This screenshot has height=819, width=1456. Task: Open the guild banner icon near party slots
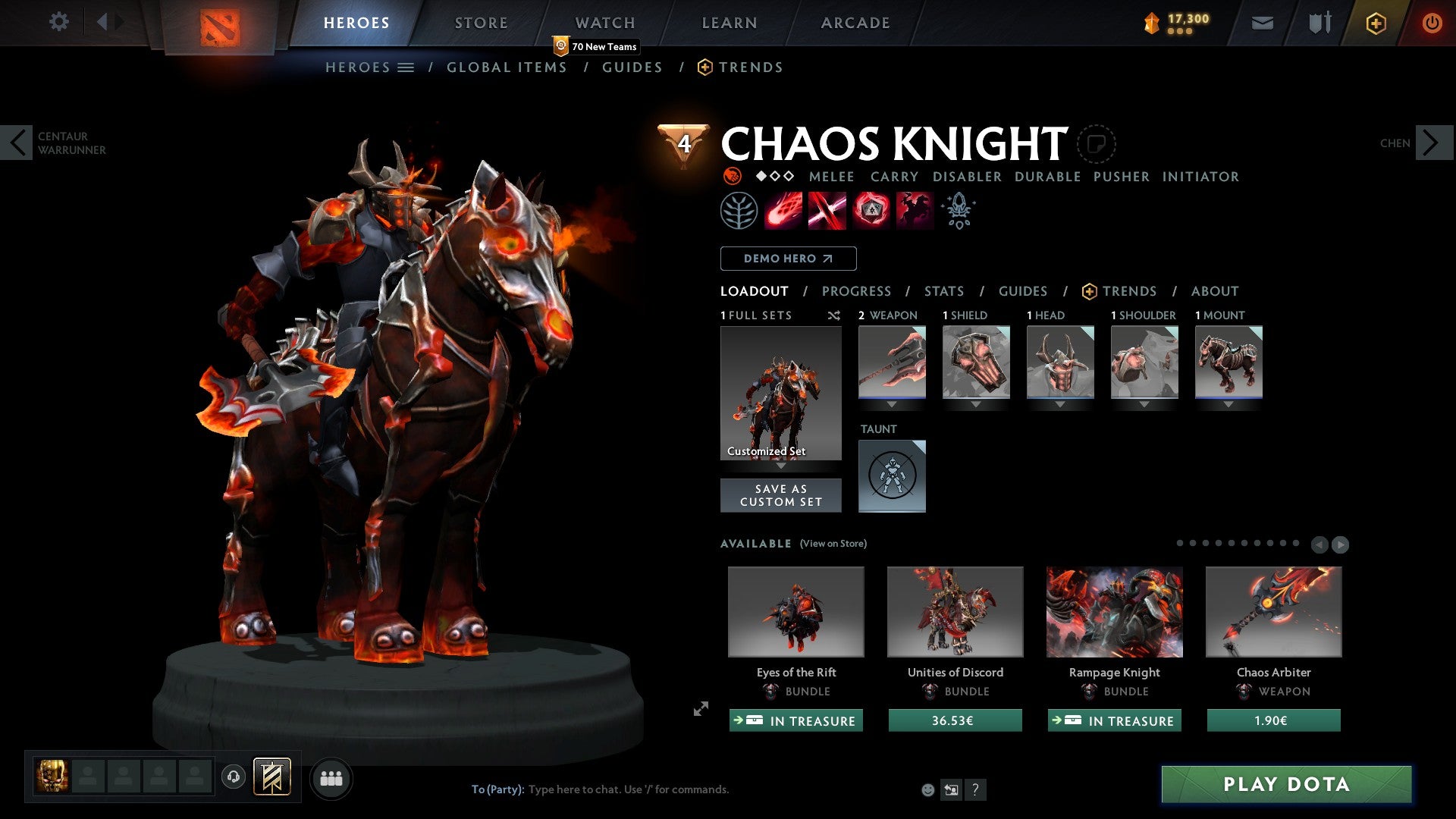click(273, 777)
